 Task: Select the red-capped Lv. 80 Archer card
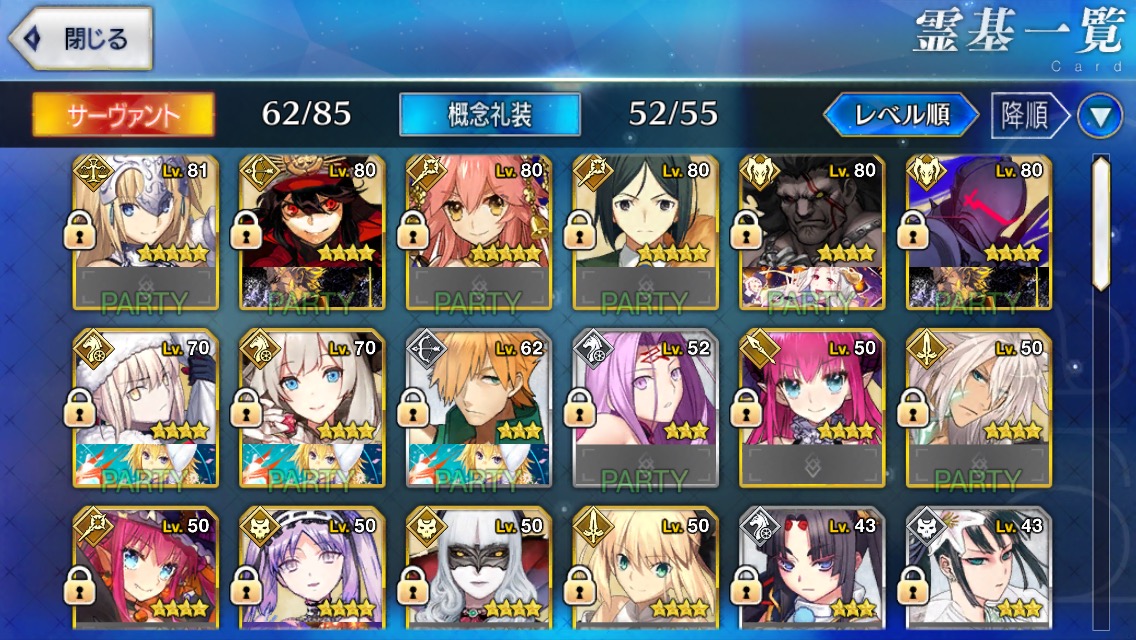click(312, 232)
